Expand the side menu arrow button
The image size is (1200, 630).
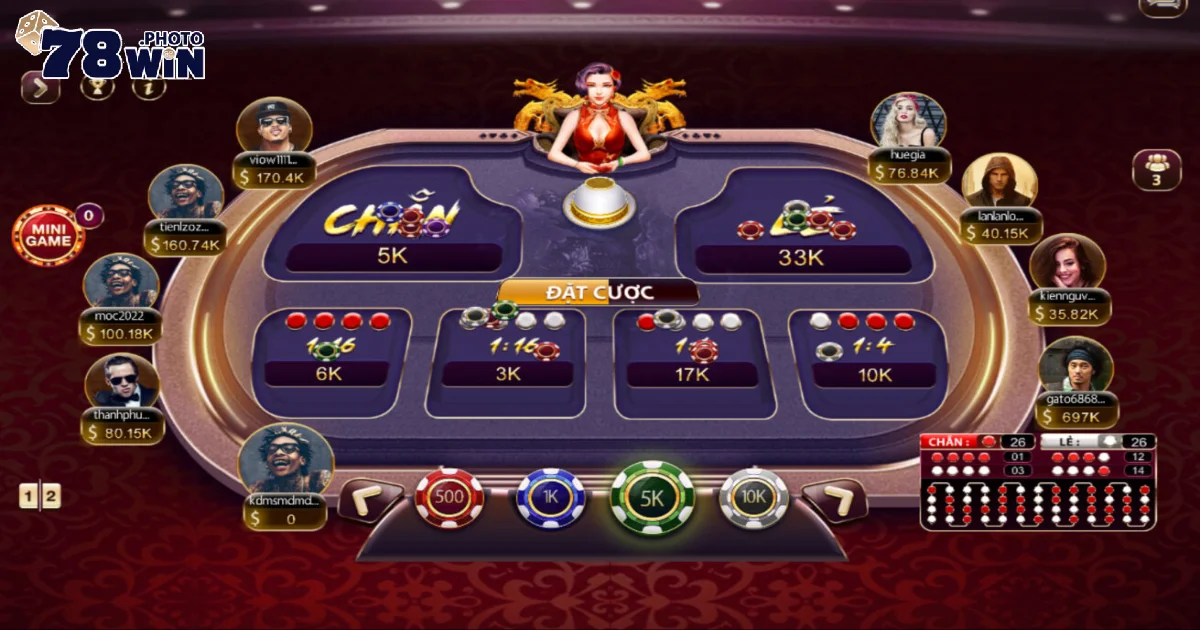click(x=40, y=88)
